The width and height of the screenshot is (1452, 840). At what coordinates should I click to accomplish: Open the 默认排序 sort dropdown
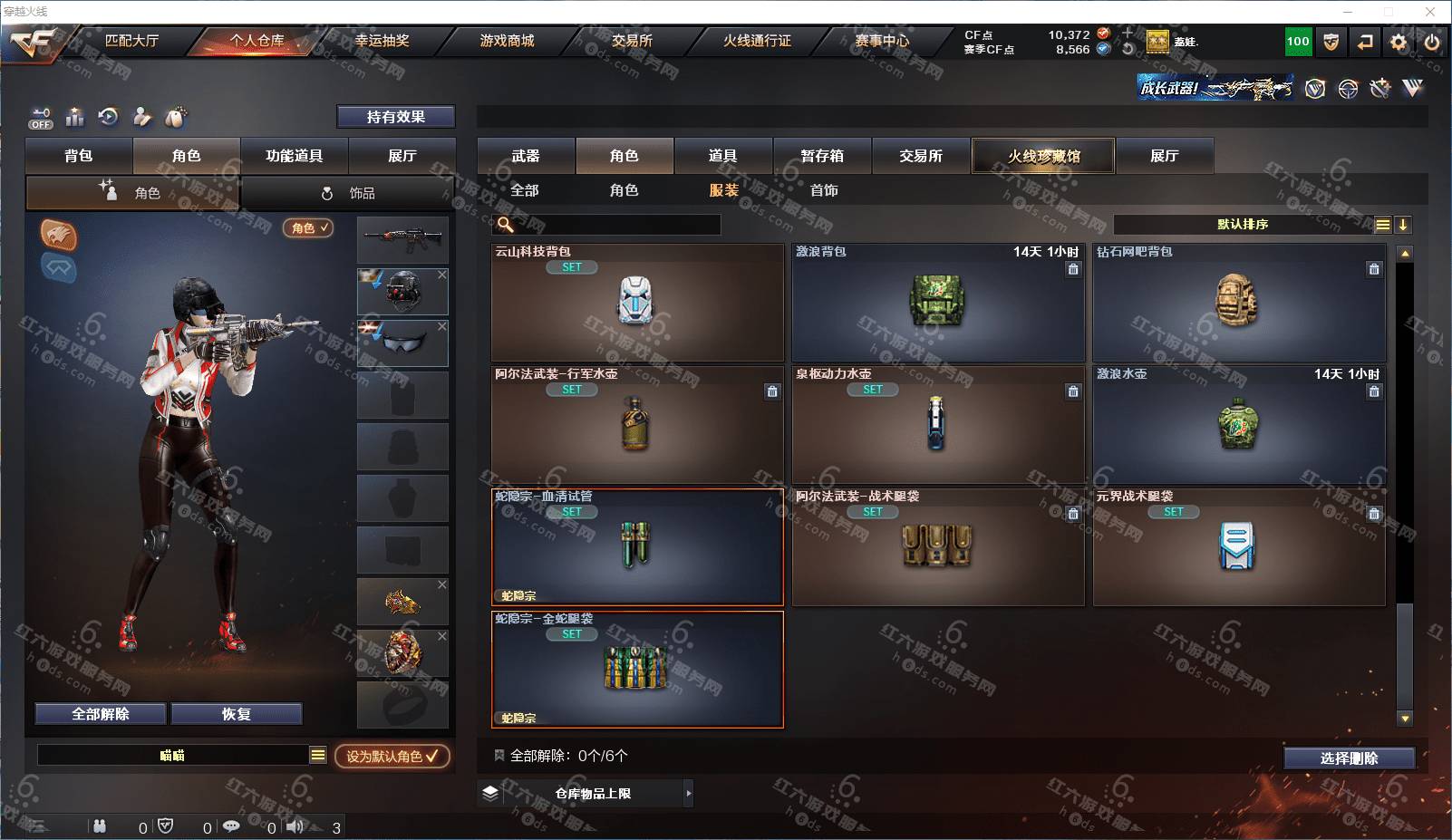coord(1243,225)
